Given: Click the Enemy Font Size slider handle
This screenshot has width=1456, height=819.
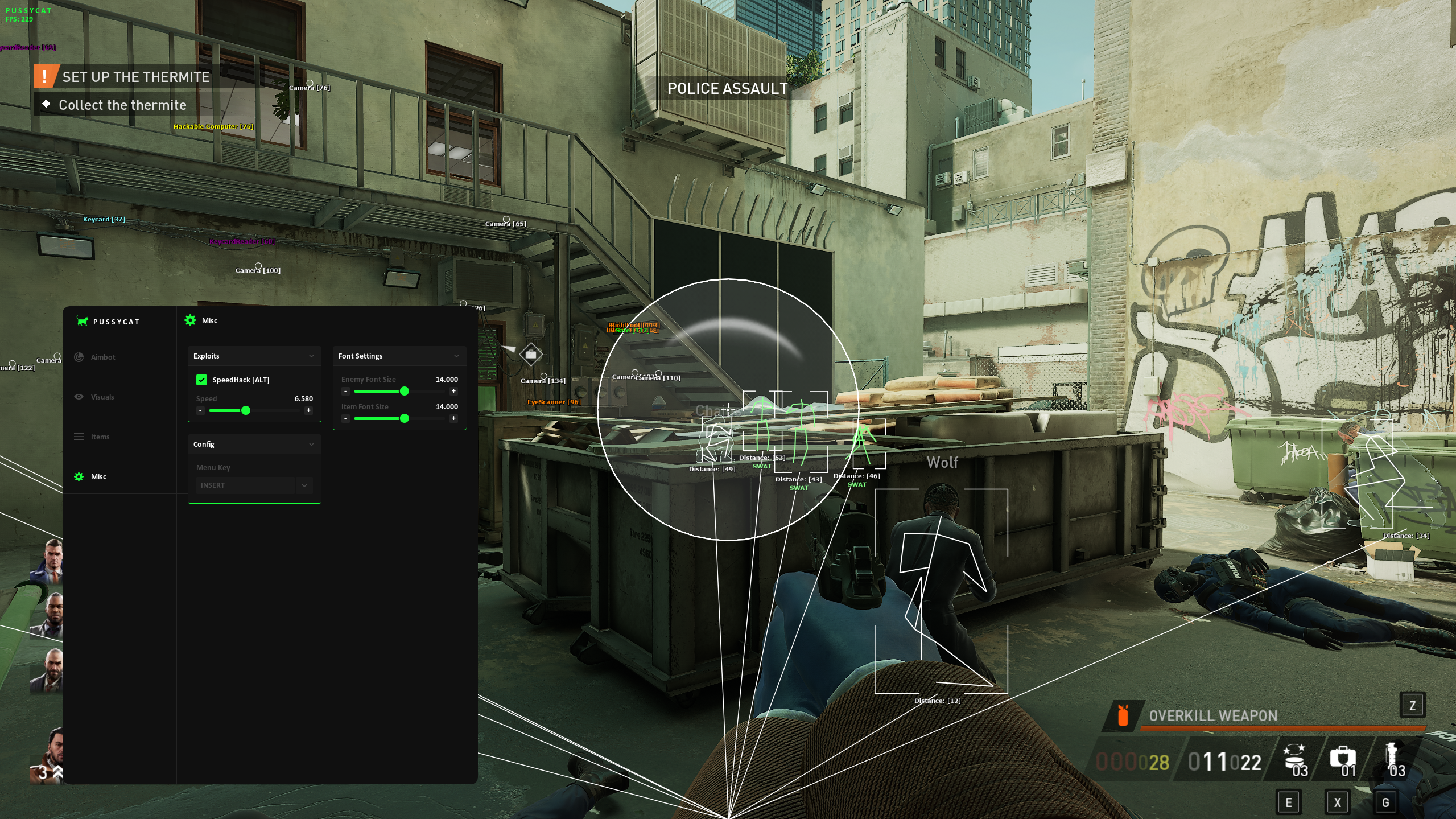Looking at the screenshot, I should point(405,391).
